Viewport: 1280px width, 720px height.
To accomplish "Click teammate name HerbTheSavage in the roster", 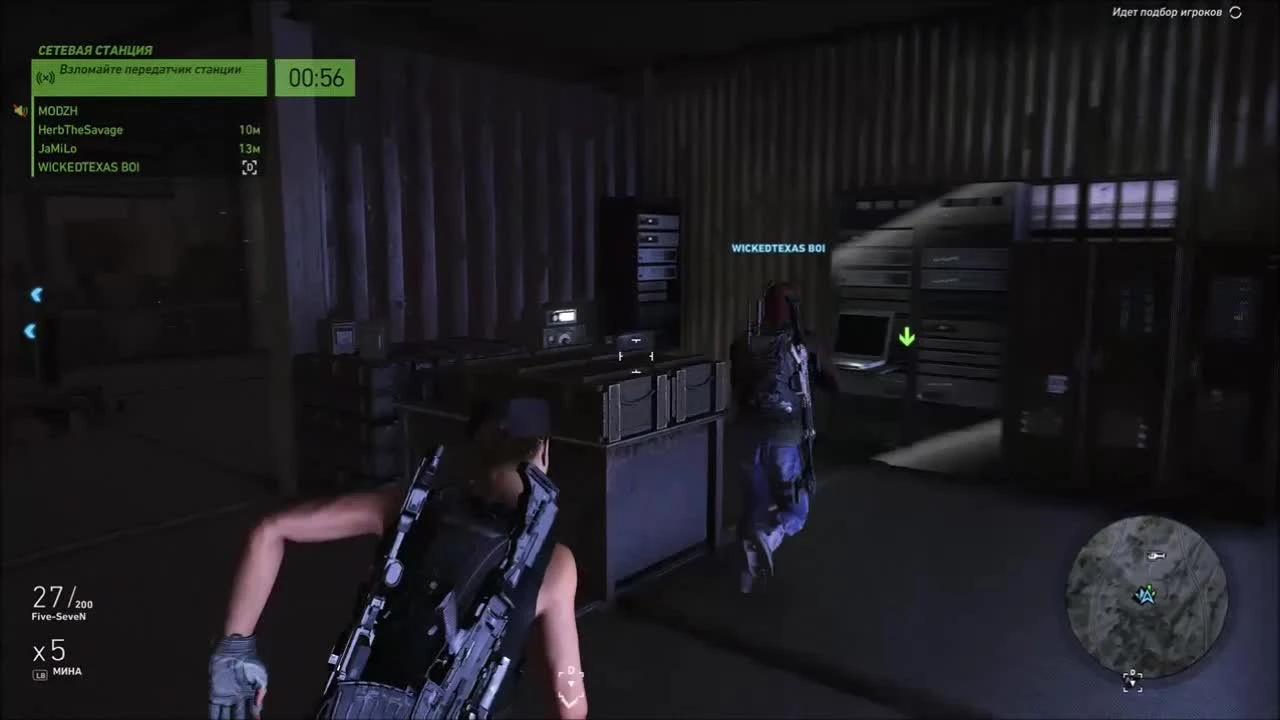I will point(80,129).
